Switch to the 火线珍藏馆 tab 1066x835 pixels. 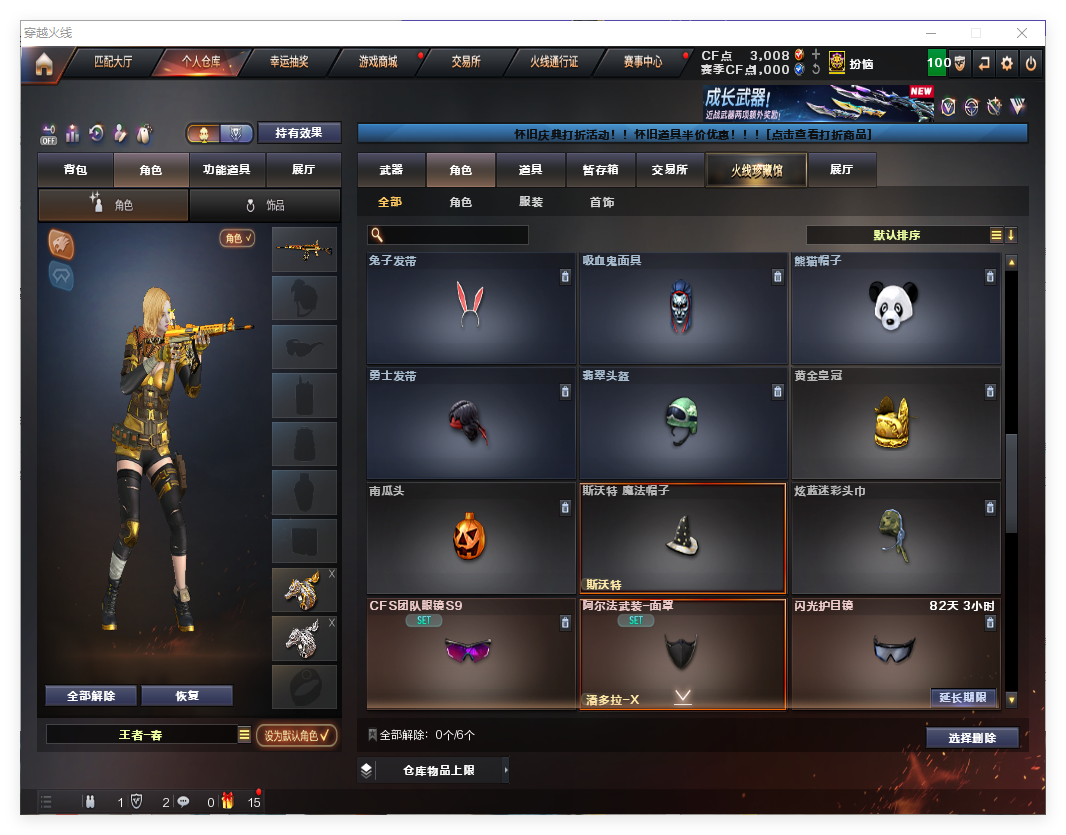(756, 170)
